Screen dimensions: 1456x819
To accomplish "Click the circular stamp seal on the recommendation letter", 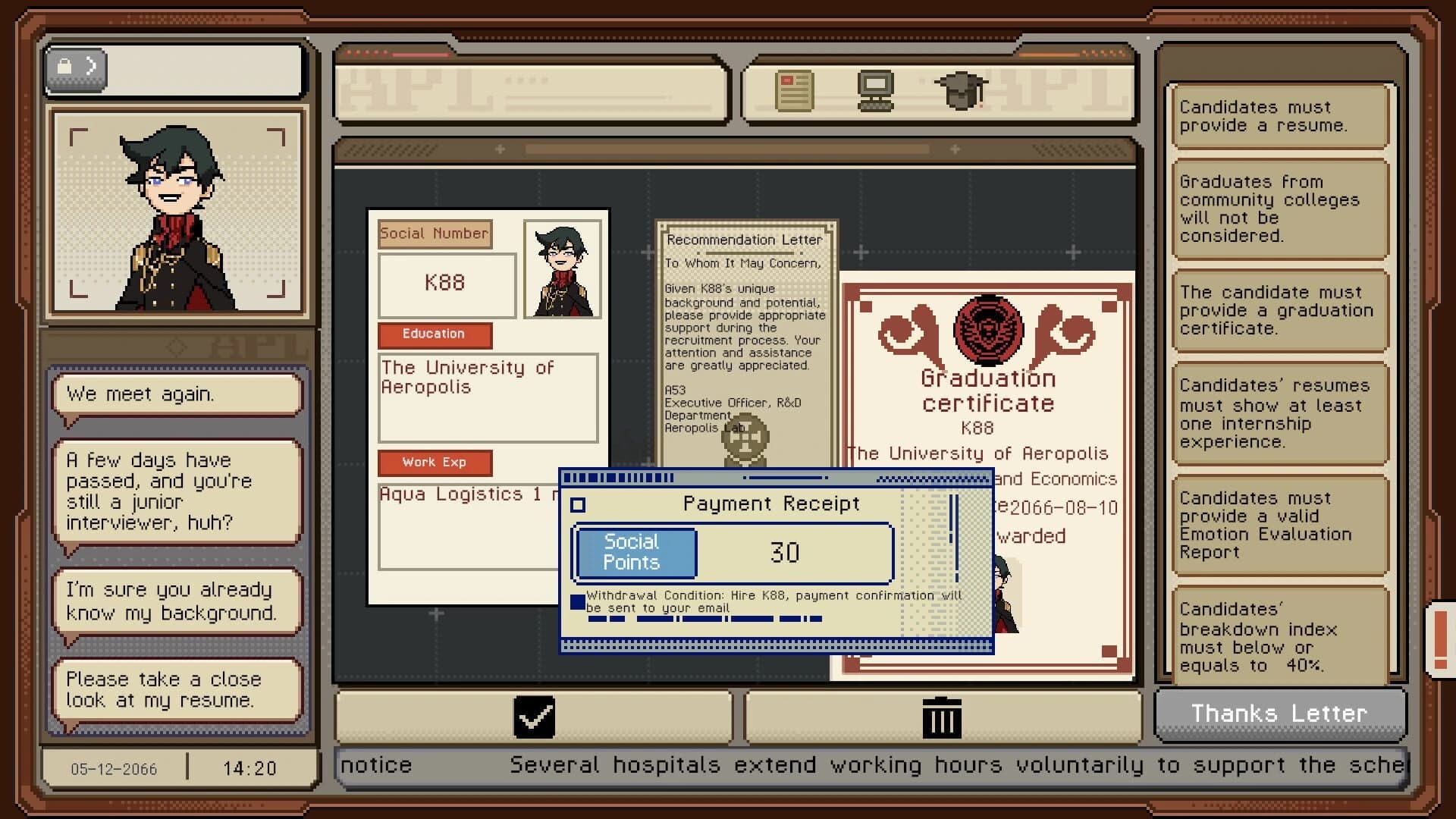I will pyautogui.click(x=746, y=441).
